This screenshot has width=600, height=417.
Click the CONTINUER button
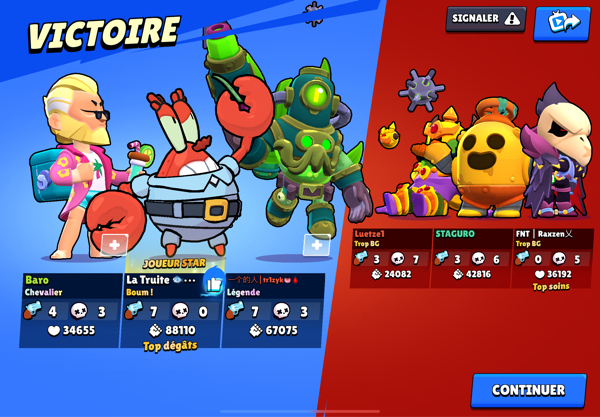528,390
